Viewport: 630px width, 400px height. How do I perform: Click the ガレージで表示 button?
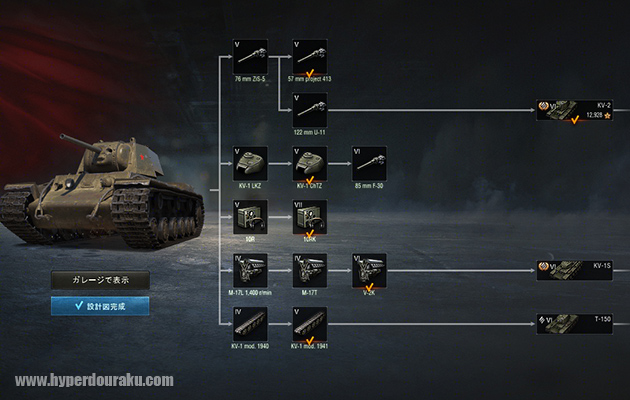pyautogui.click(x=100, y=281)
